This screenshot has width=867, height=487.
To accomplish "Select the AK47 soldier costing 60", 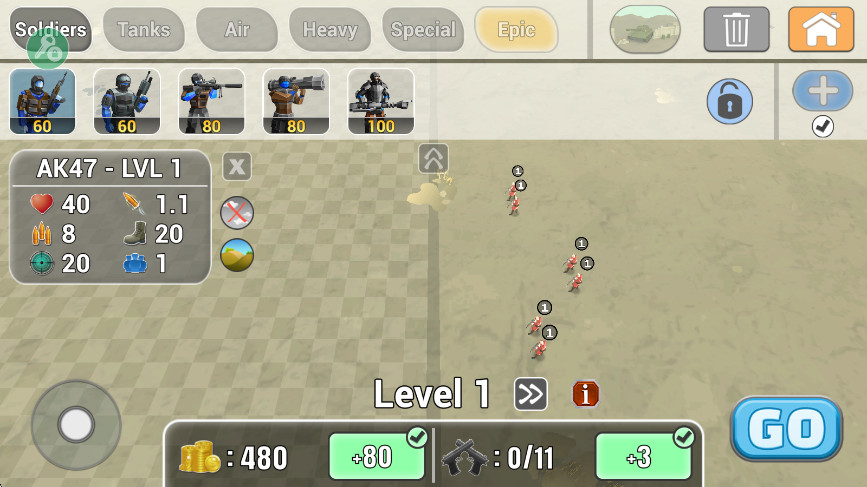I will pos(43,101).
